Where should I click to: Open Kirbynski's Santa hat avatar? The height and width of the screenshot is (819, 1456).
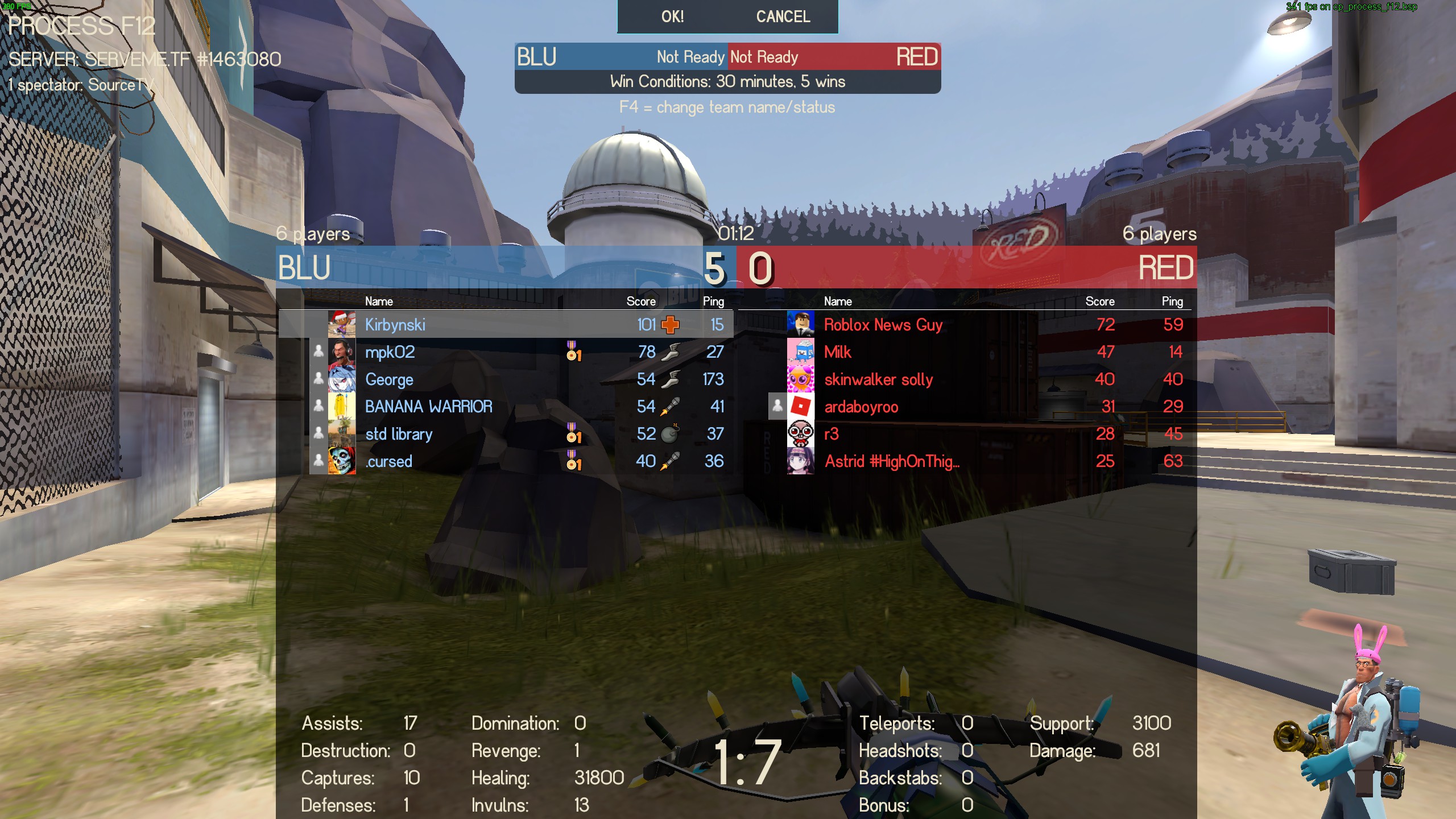tap(342, 325)
